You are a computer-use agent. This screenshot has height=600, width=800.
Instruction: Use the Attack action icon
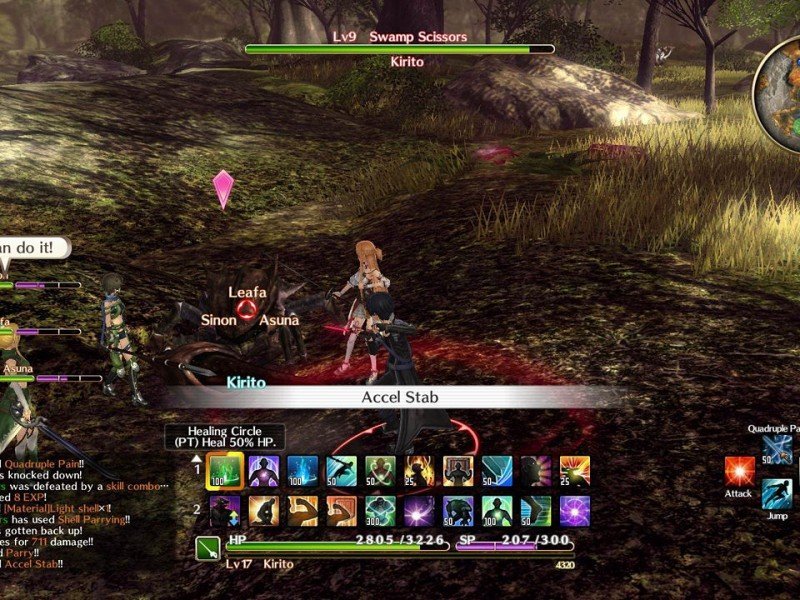740,472
